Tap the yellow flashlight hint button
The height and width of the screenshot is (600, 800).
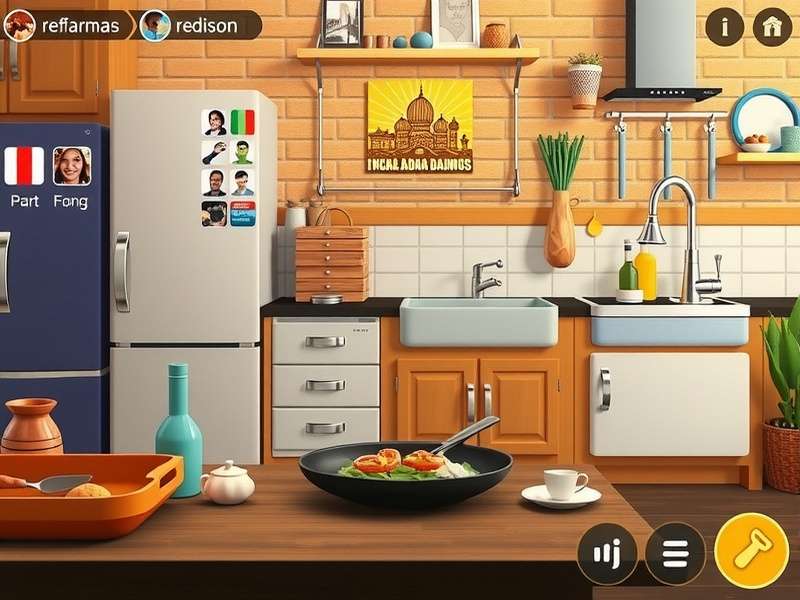click(751, 550)
